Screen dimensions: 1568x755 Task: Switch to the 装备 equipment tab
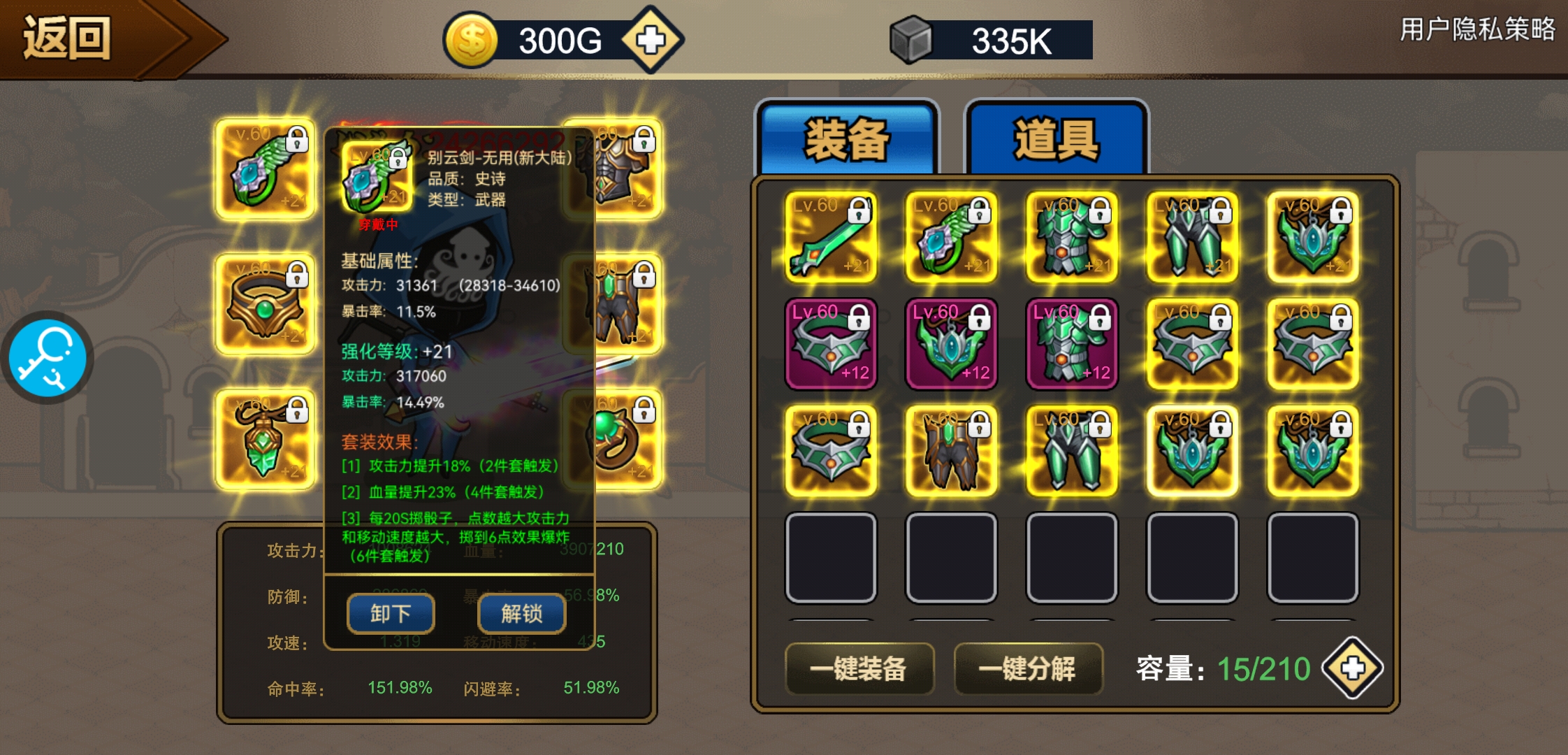pos(847,138)
